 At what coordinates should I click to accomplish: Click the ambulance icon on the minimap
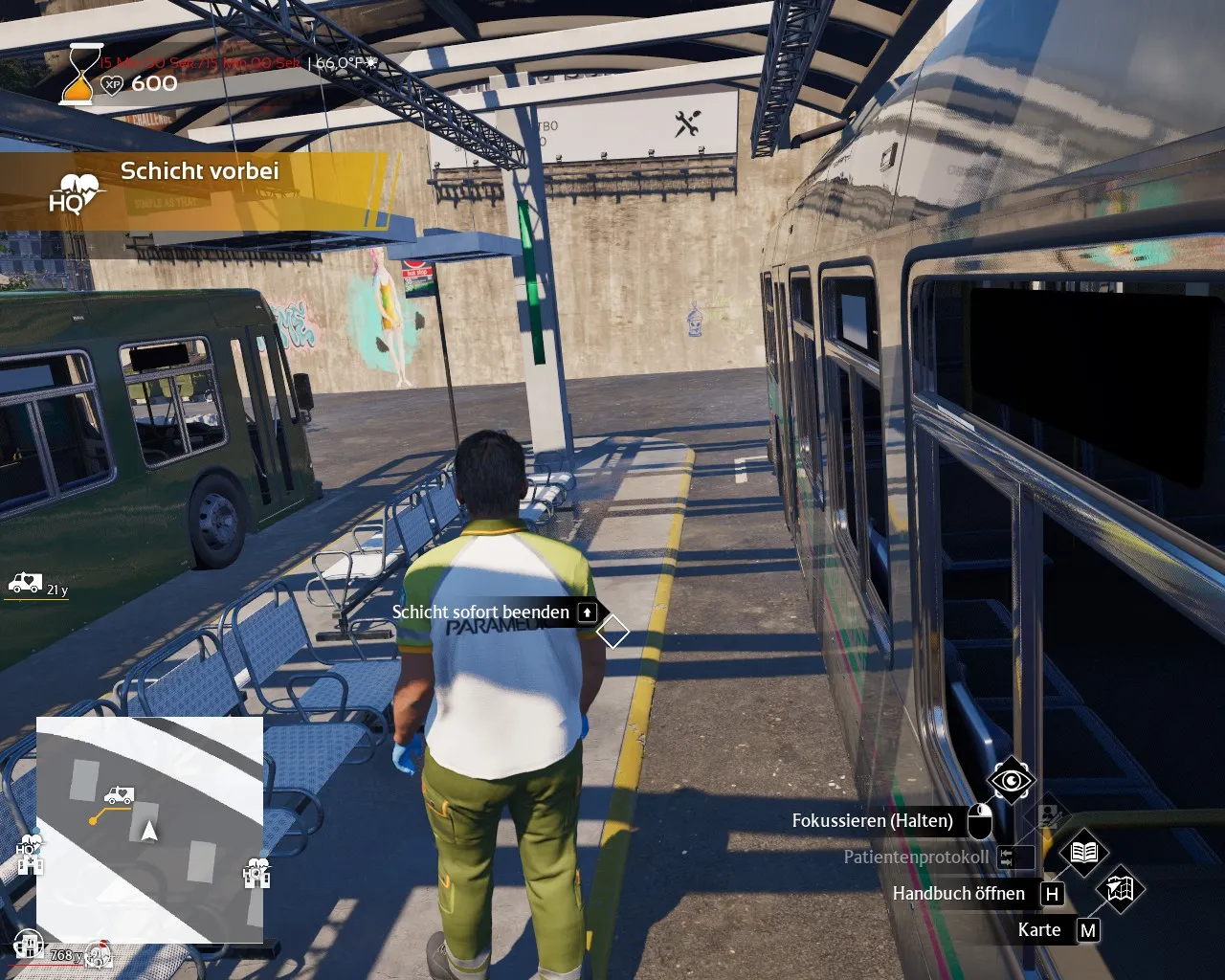[x=119, y=795]
